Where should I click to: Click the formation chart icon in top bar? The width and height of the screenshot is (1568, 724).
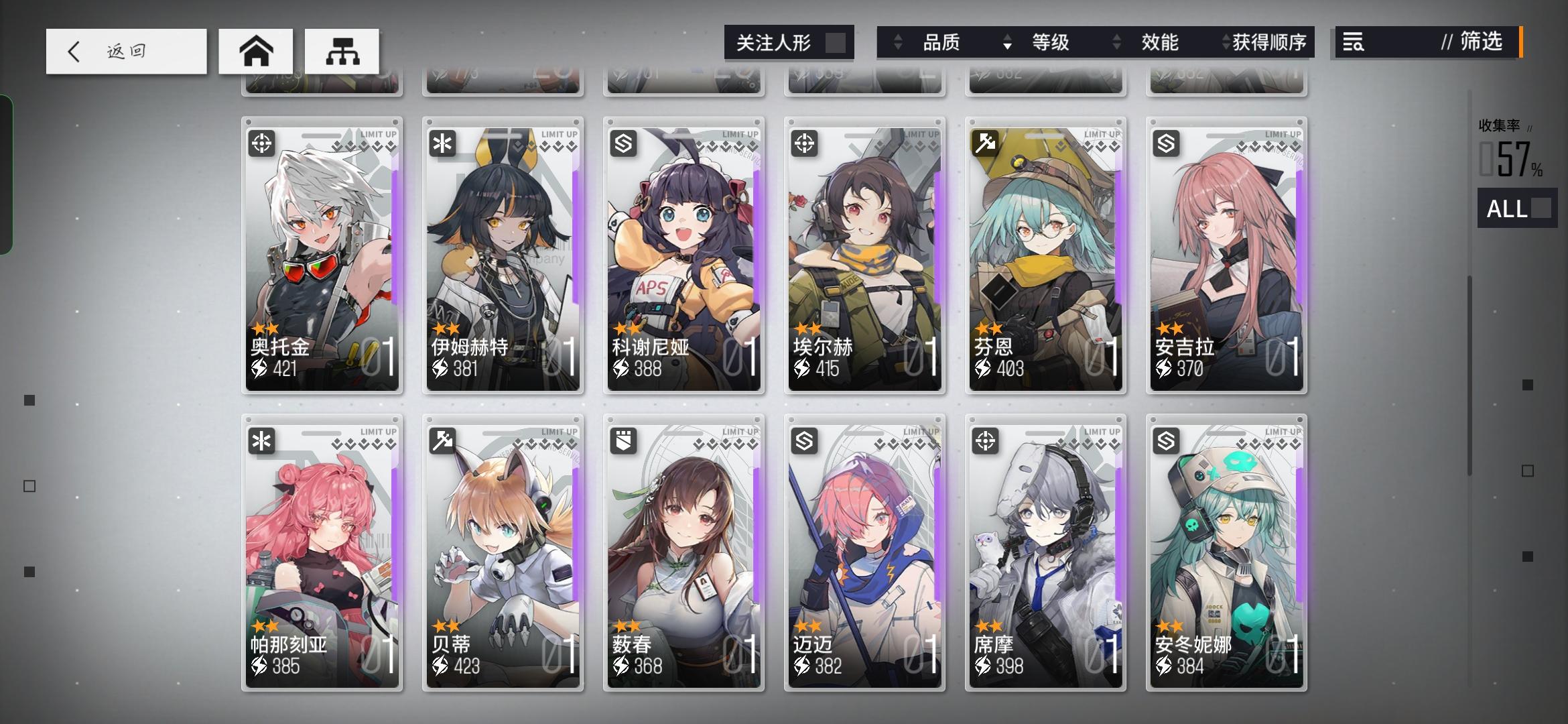pyautogui.click(x=342, y=50)
